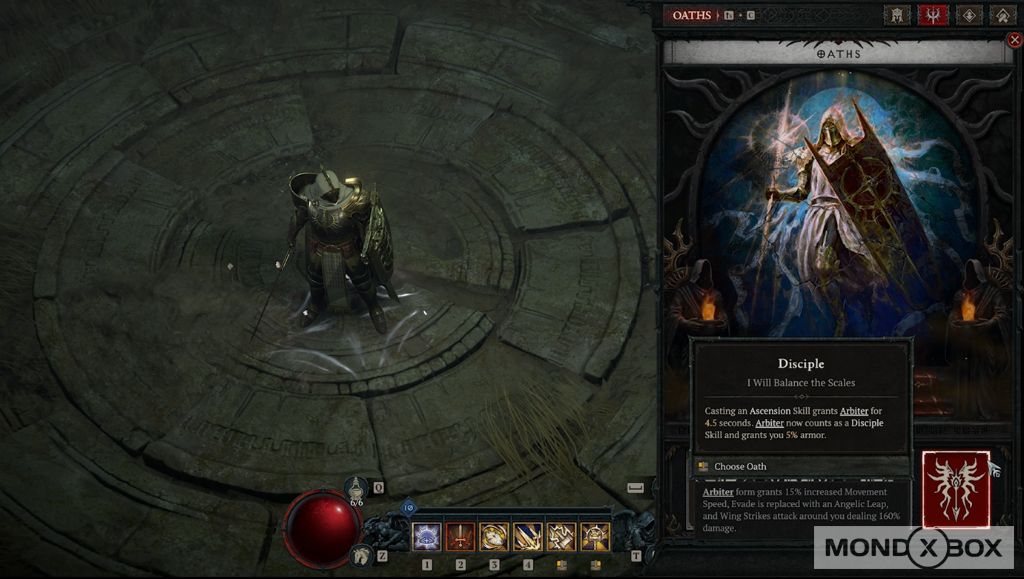Activate the last golden skill on the bar
Screen dimensions: 1024x579
(x=595, y=537)
